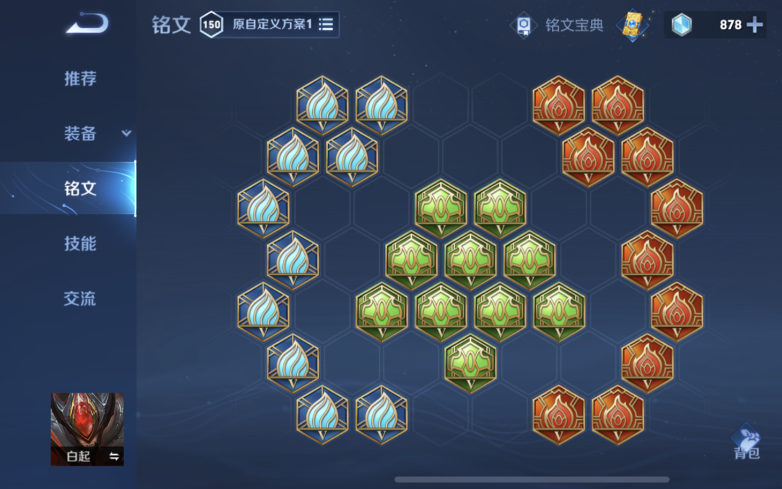Open the 背包 bag
Image resolution: width=782 pixels, height=489 pixels.
click(746, 444)
